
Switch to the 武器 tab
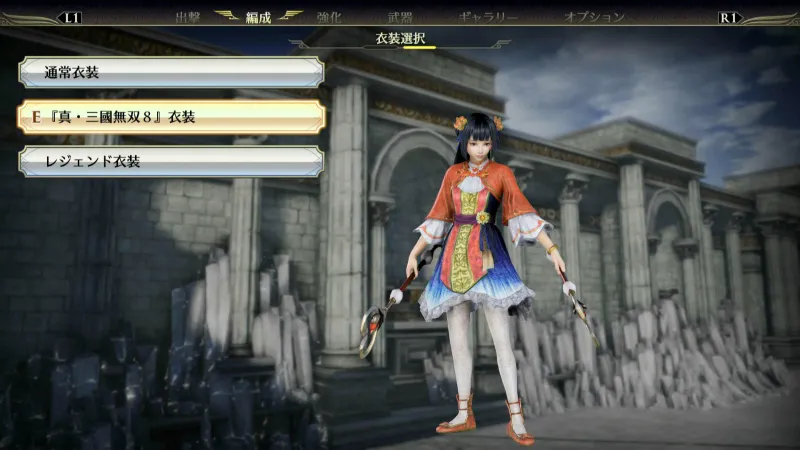pyautogui.click(x=400, y=17)
